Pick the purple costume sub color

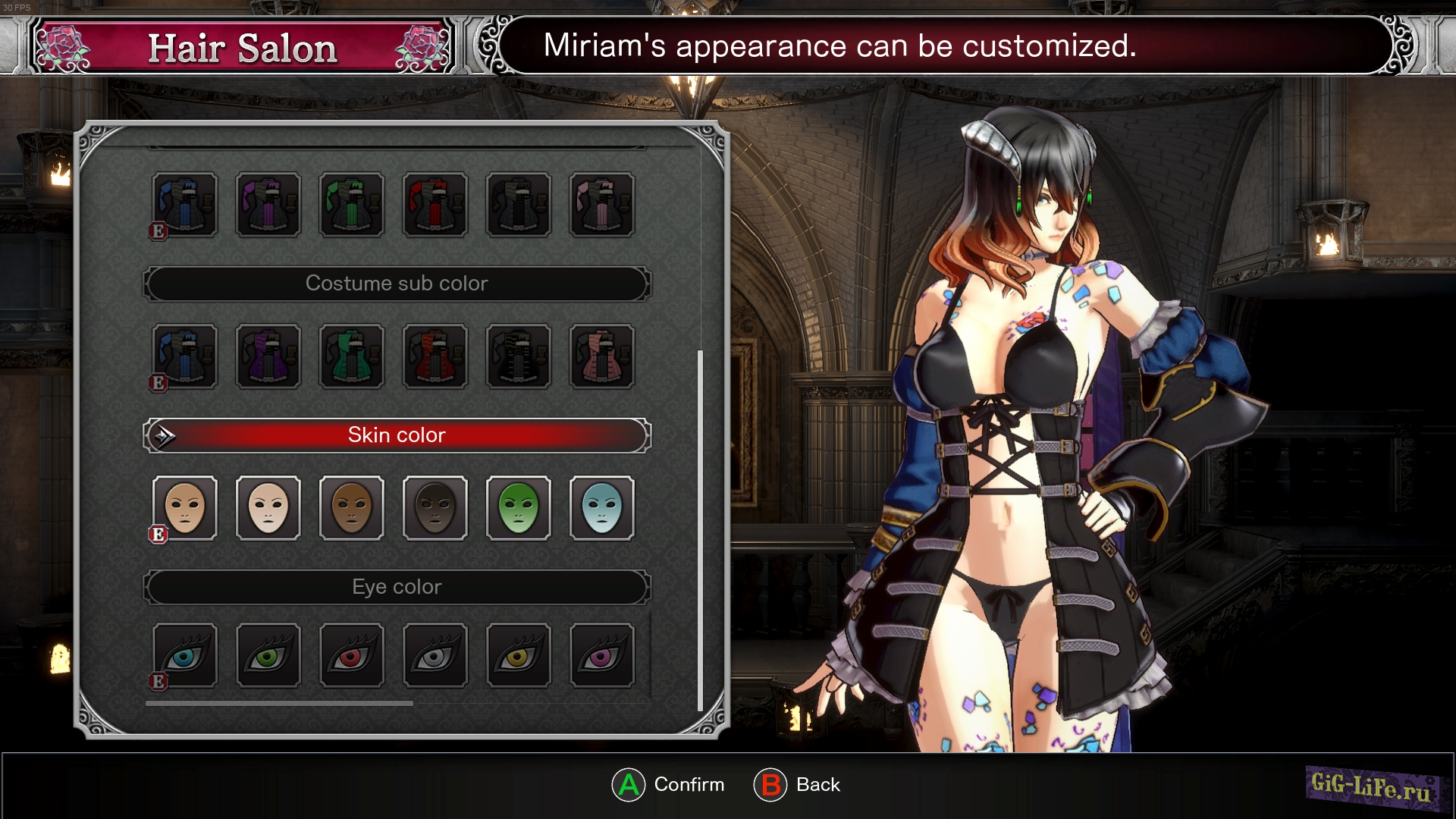tap(268, 356)
